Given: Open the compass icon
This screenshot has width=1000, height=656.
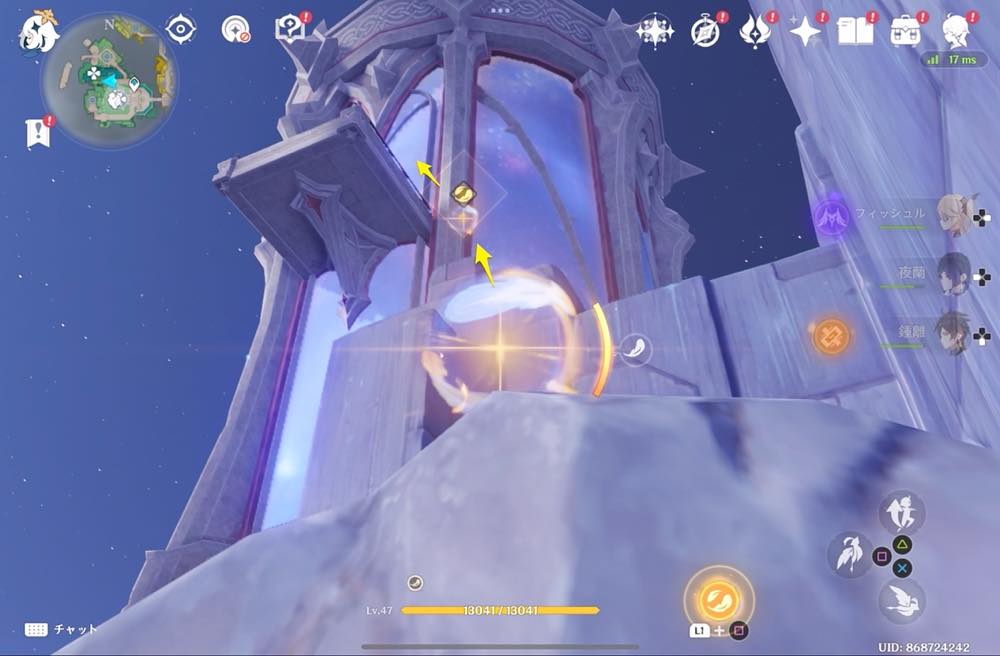Looking at the screenshot, I should (x=705, y=31).
